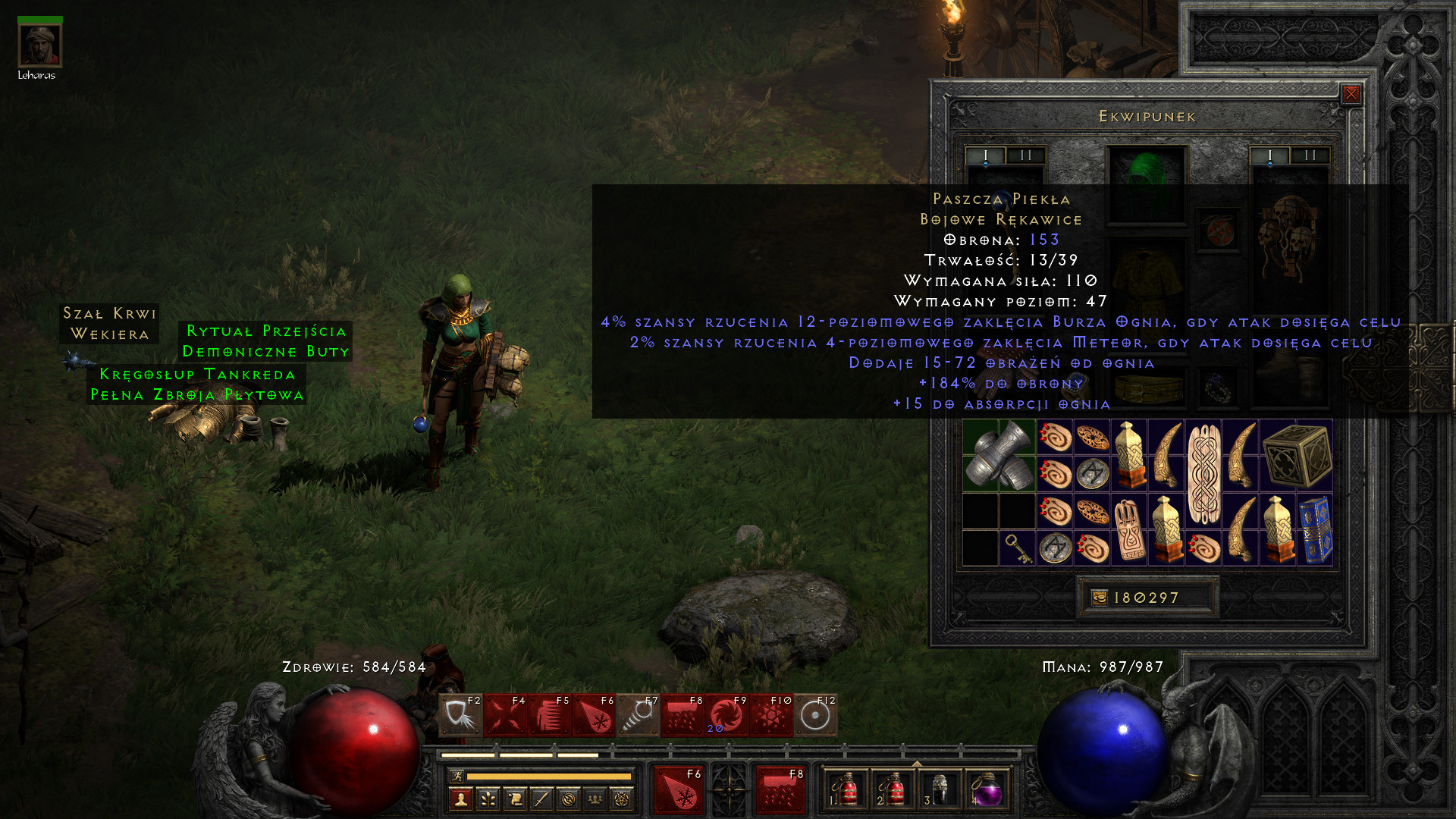Viewport: 1456px width, 819px height.
Task: Choose the F10 hexagram skill icon
Action: 770,715
